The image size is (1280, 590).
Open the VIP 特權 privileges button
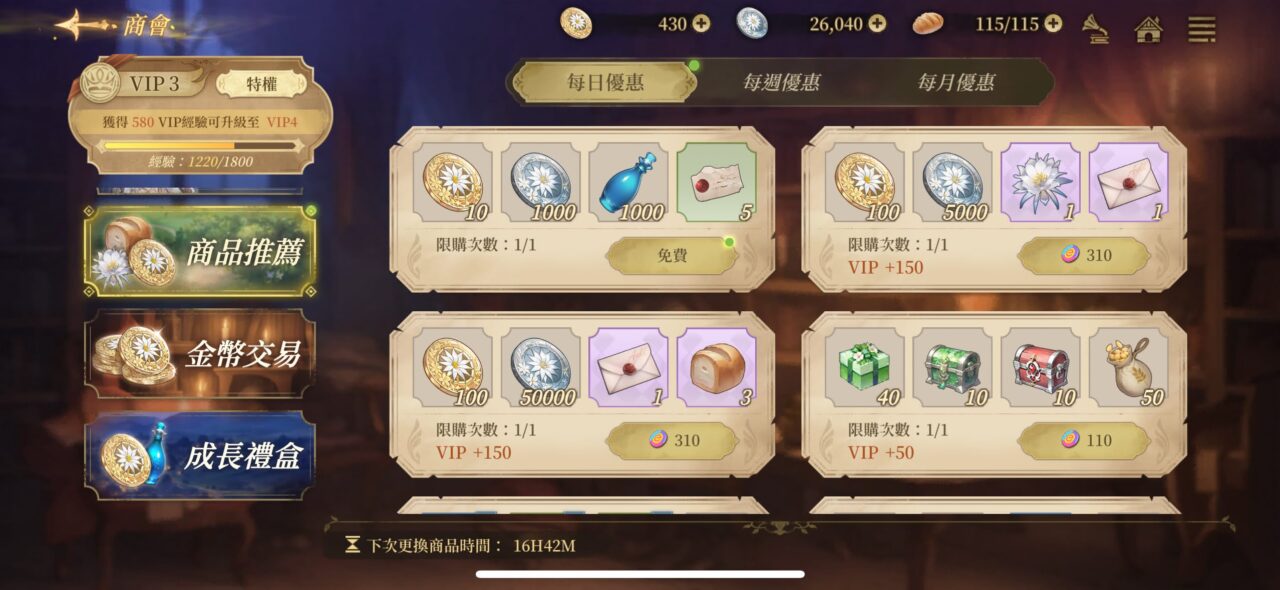[261, 85]
